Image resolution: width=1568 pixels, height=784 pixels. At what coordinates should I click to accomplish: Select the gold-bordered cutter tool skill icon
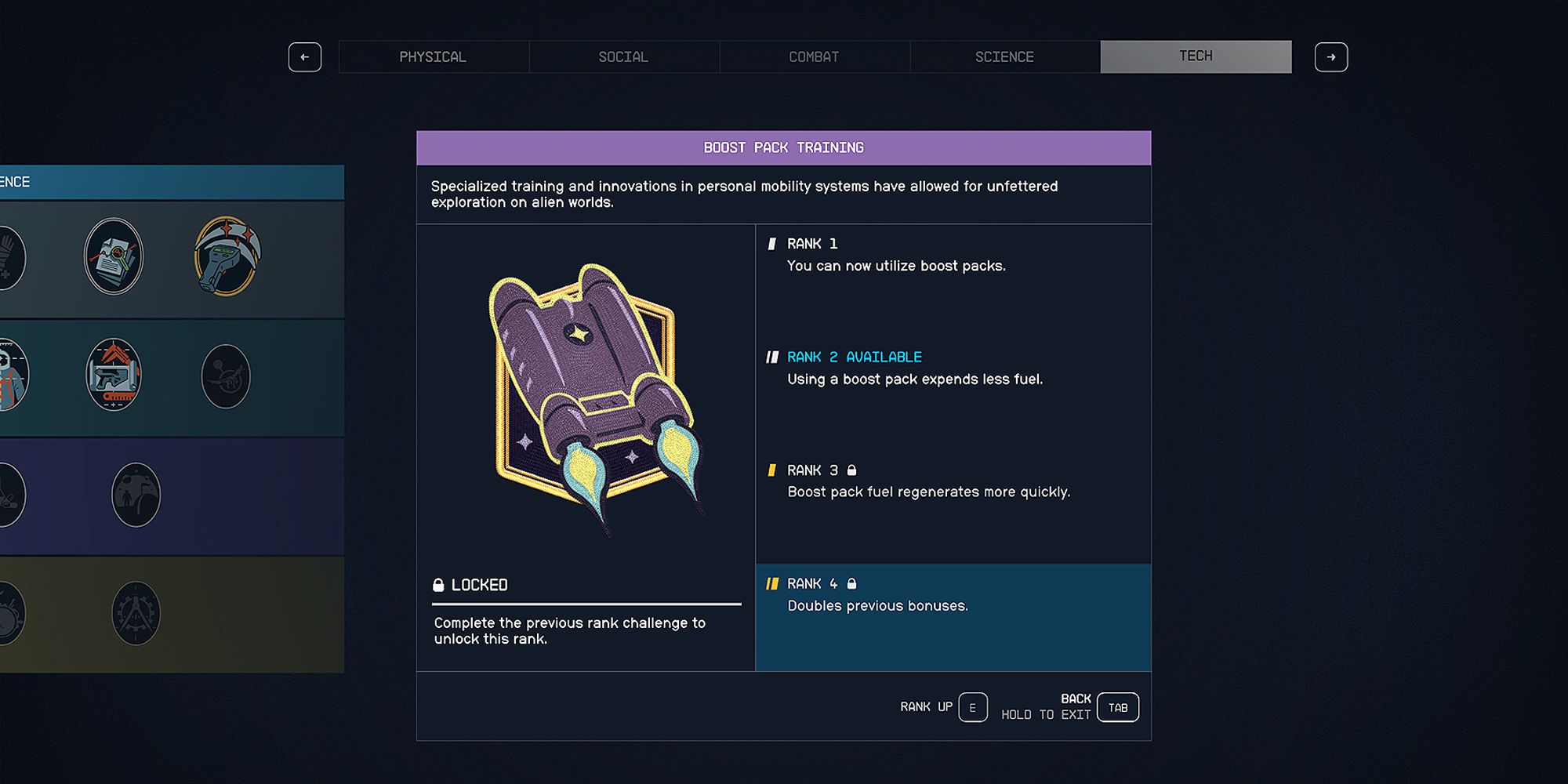(x=227, y=256)
